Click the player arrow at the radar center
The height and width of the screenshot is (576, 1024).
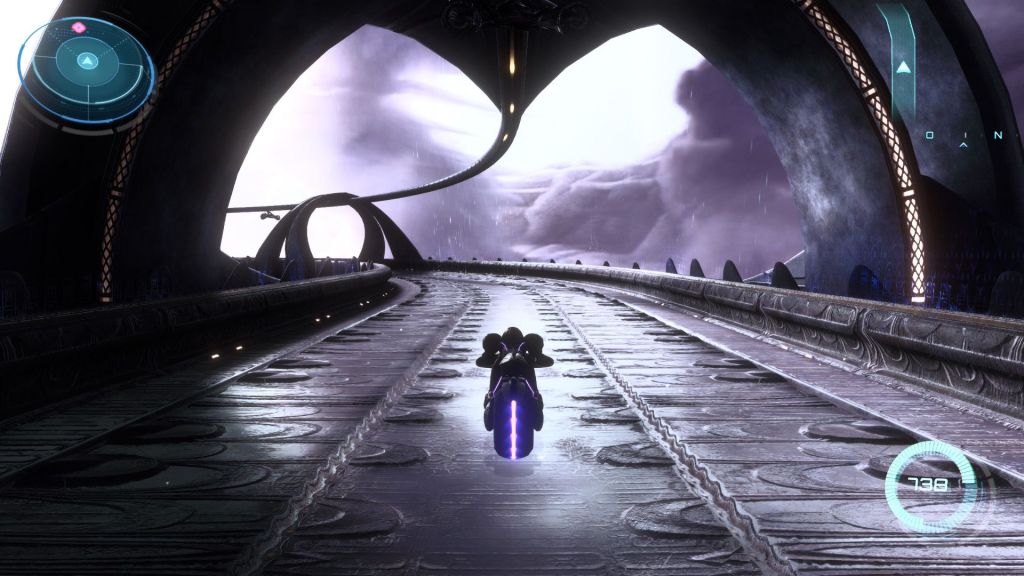[x=87, y=61]
